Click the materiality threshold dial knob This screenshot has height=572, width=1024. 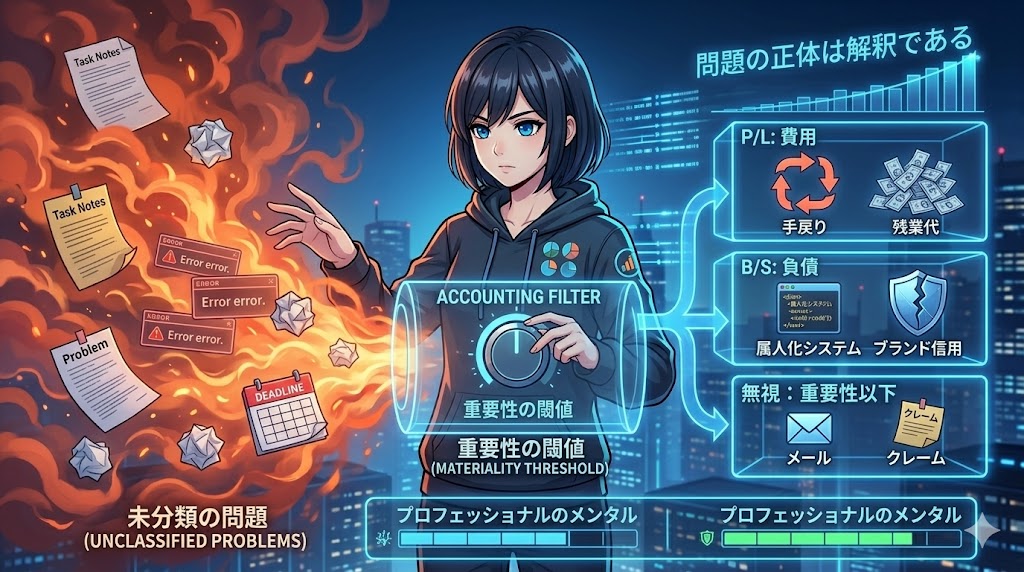(x=511, y=350)
